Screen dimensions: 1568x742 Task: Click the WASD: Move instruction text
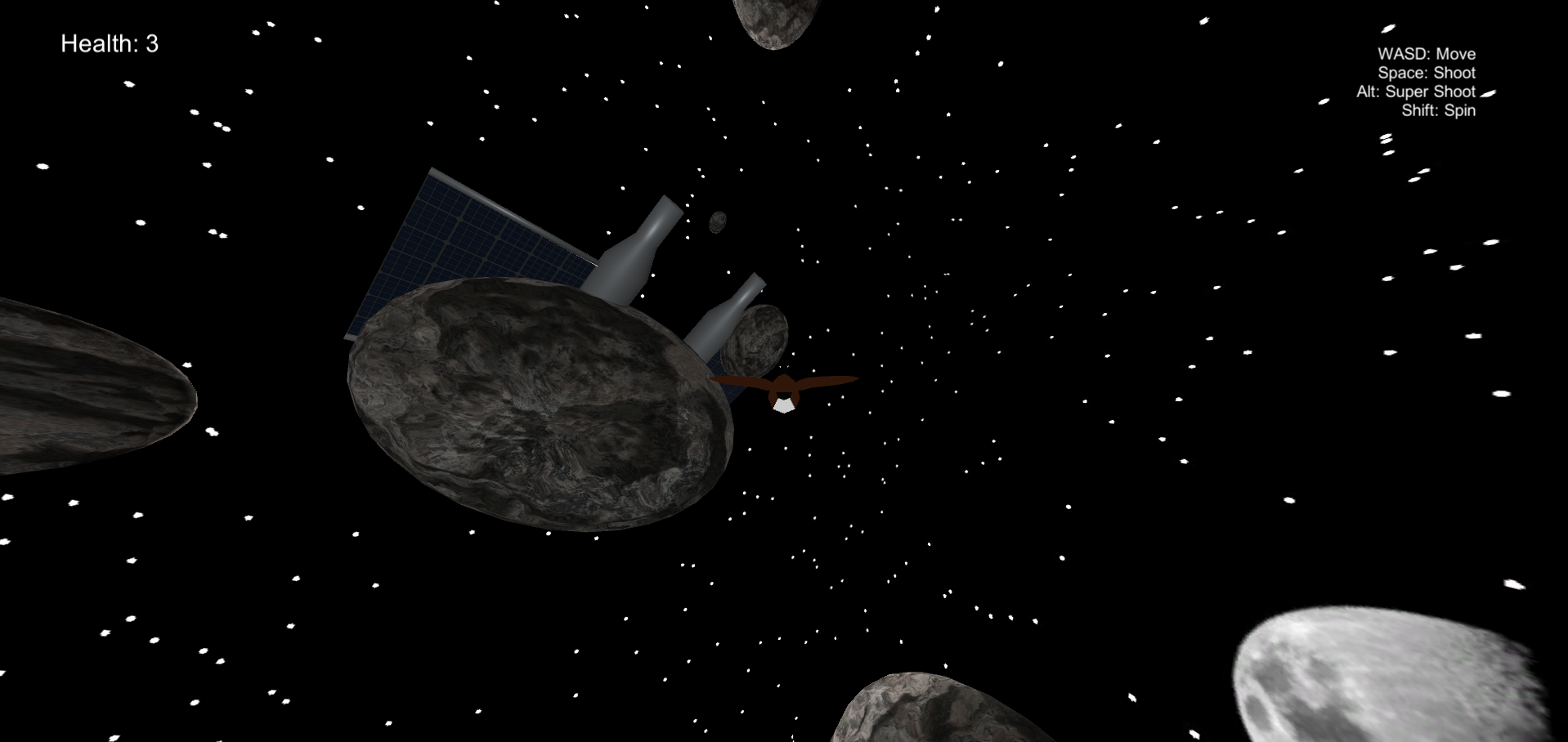click(1426, 53)
